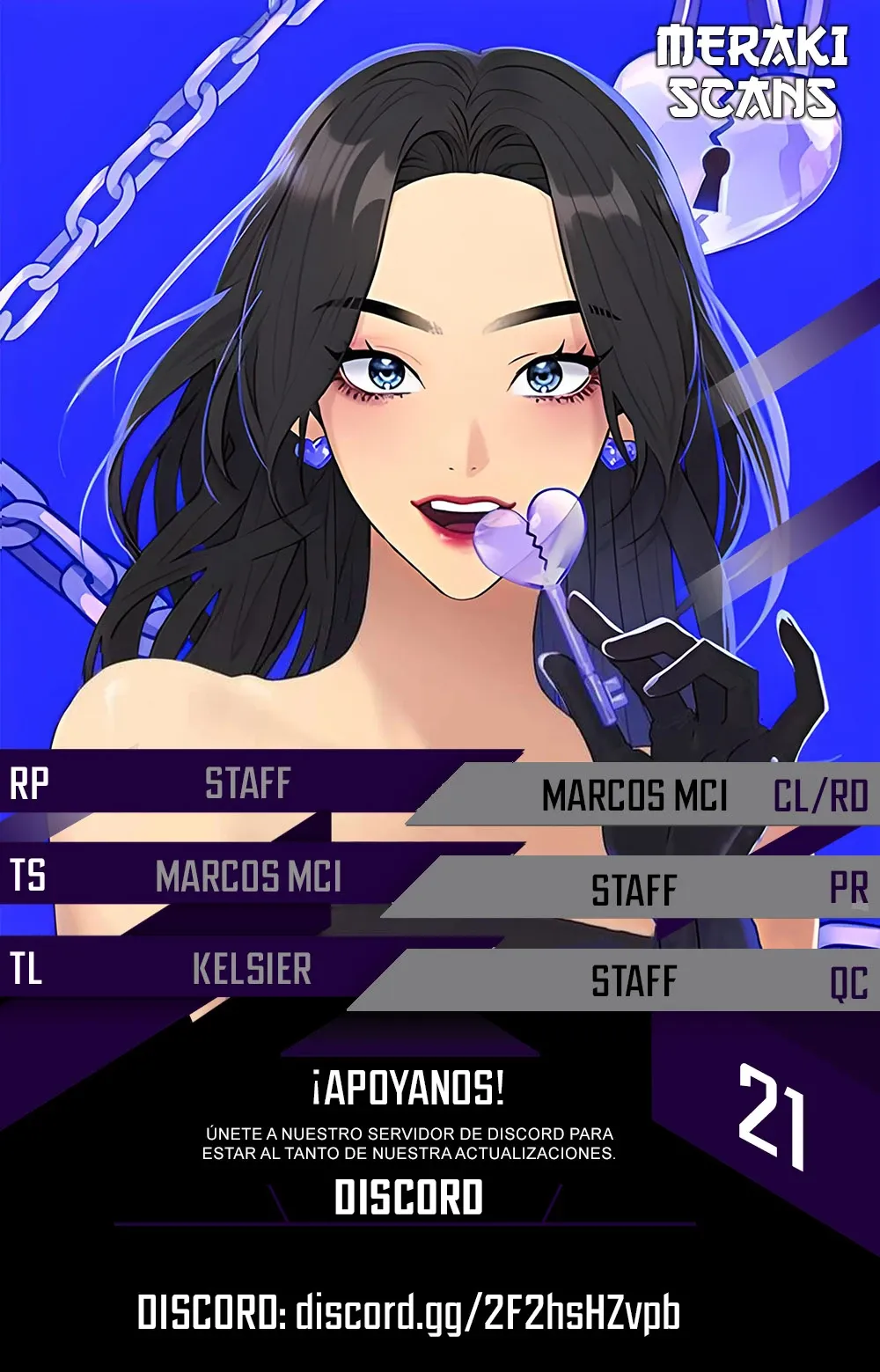The image size is (880, 1372).
Task: Open the discord.gg/2F2hsHZvpb invite link
Action: point(487,1313)
